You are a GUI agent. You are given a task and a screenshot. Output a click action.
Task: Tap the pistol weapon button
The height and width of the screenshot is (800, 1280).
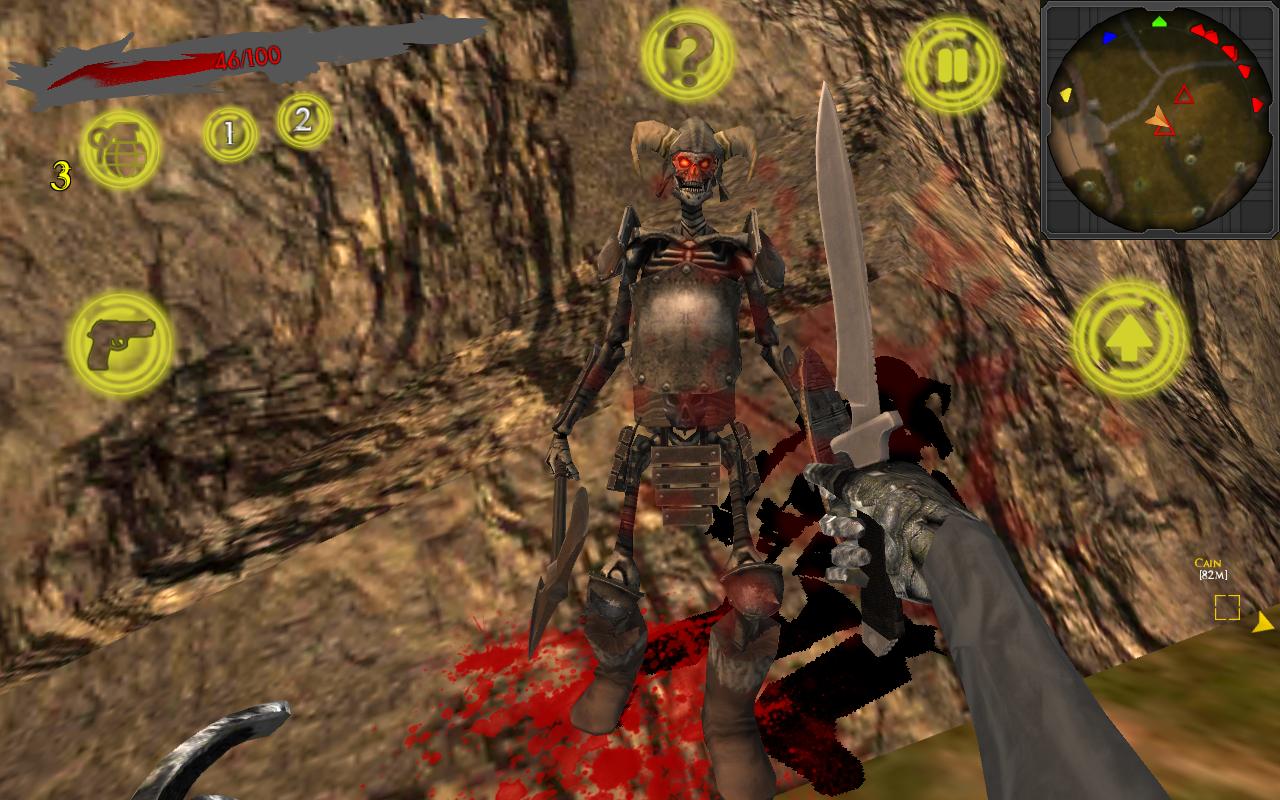click(x=120, y=343)
